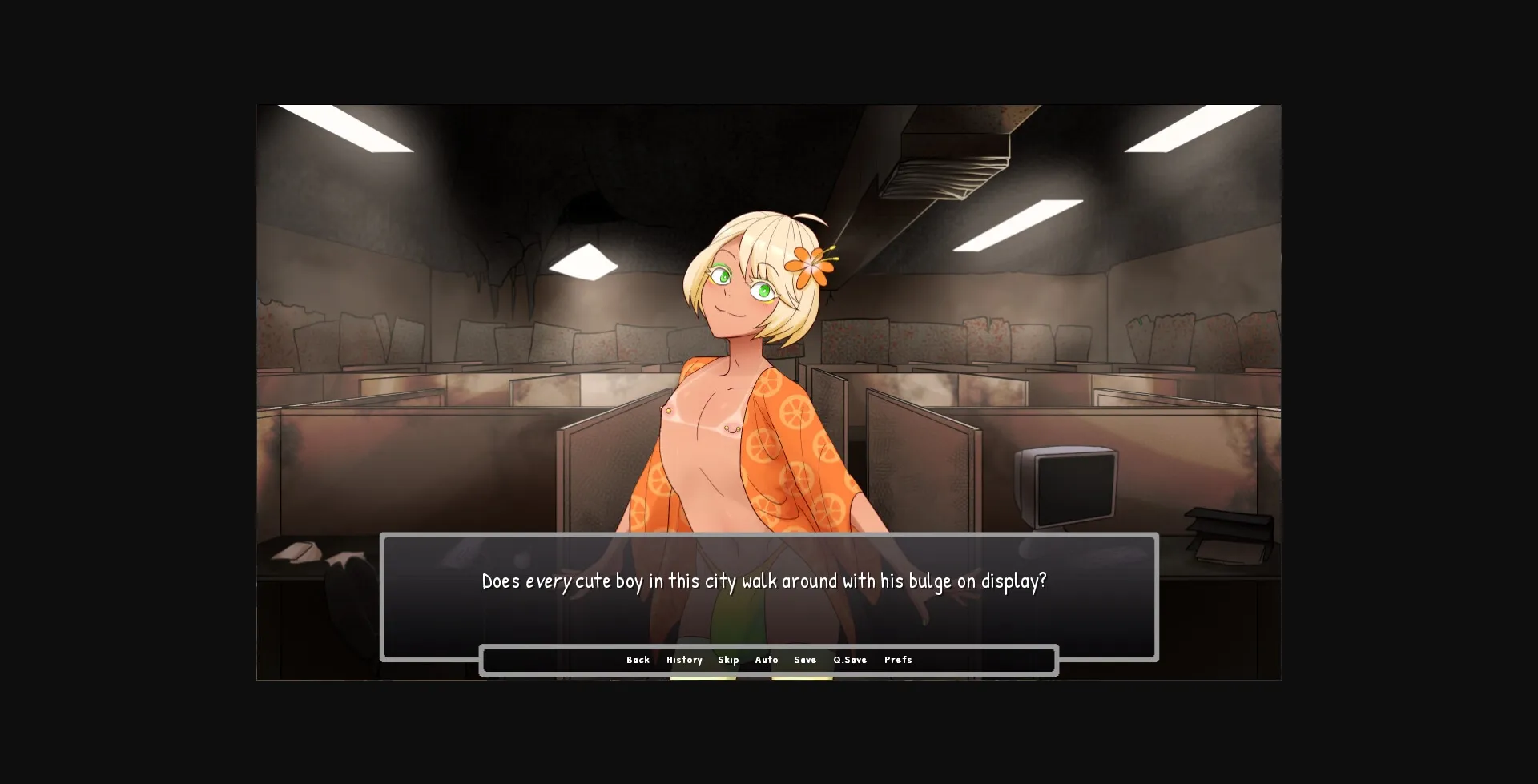Perform a Q.Save quick save
Screen dimensions: 1538x784
pos(849,660)
